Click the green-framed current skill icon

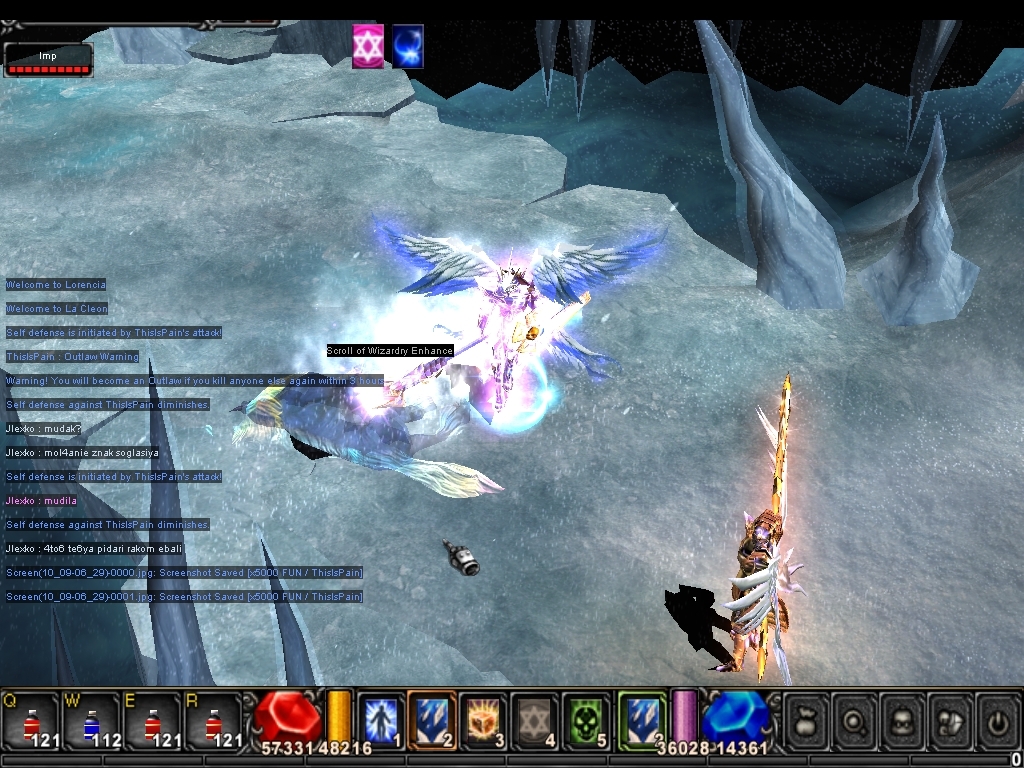click(x=641, y=719)
